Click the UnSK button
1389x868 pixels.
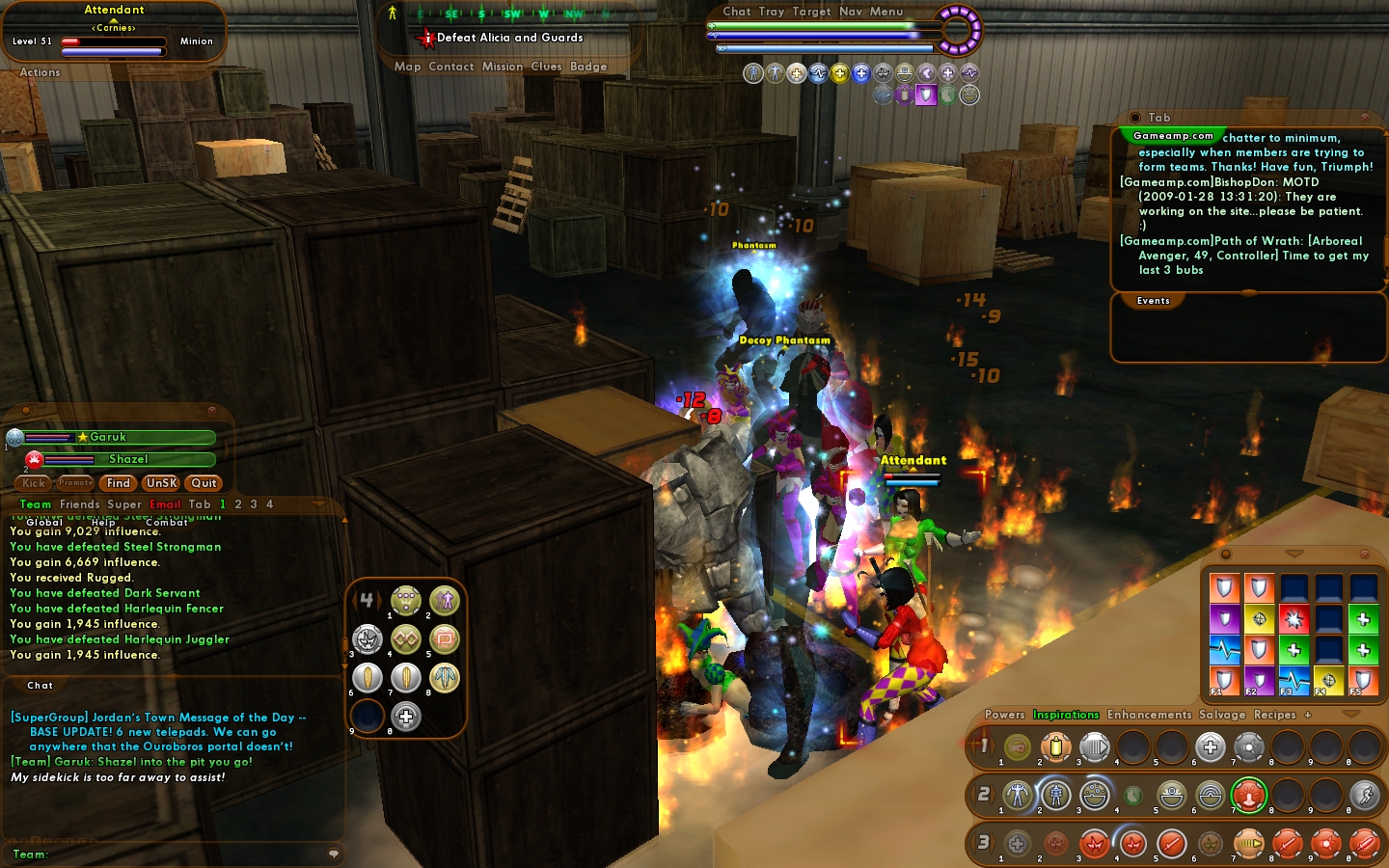tap(161, 483)
